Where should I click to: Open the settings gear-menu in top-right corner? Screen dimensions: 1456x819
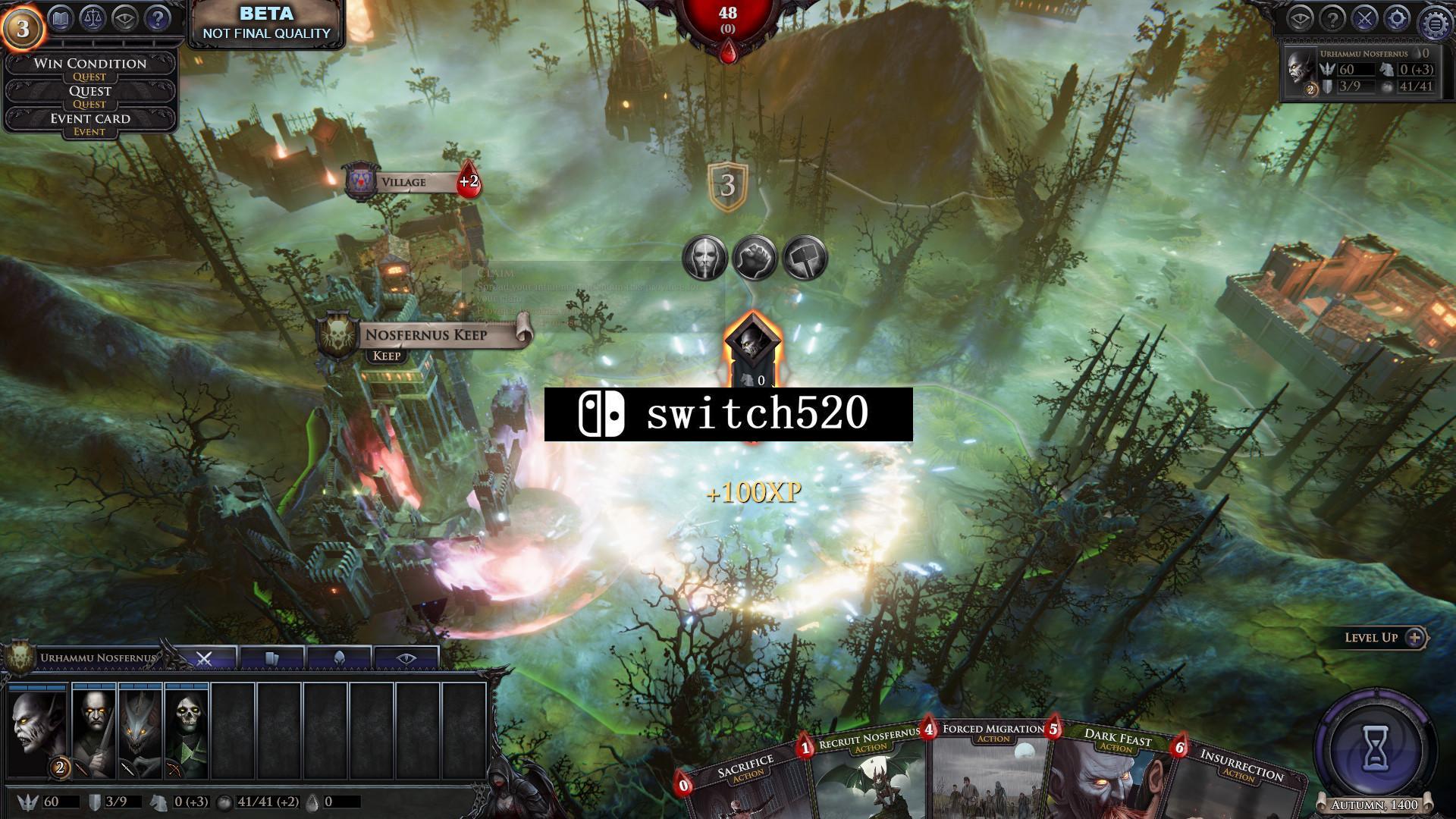click(x=1436, y=20)
